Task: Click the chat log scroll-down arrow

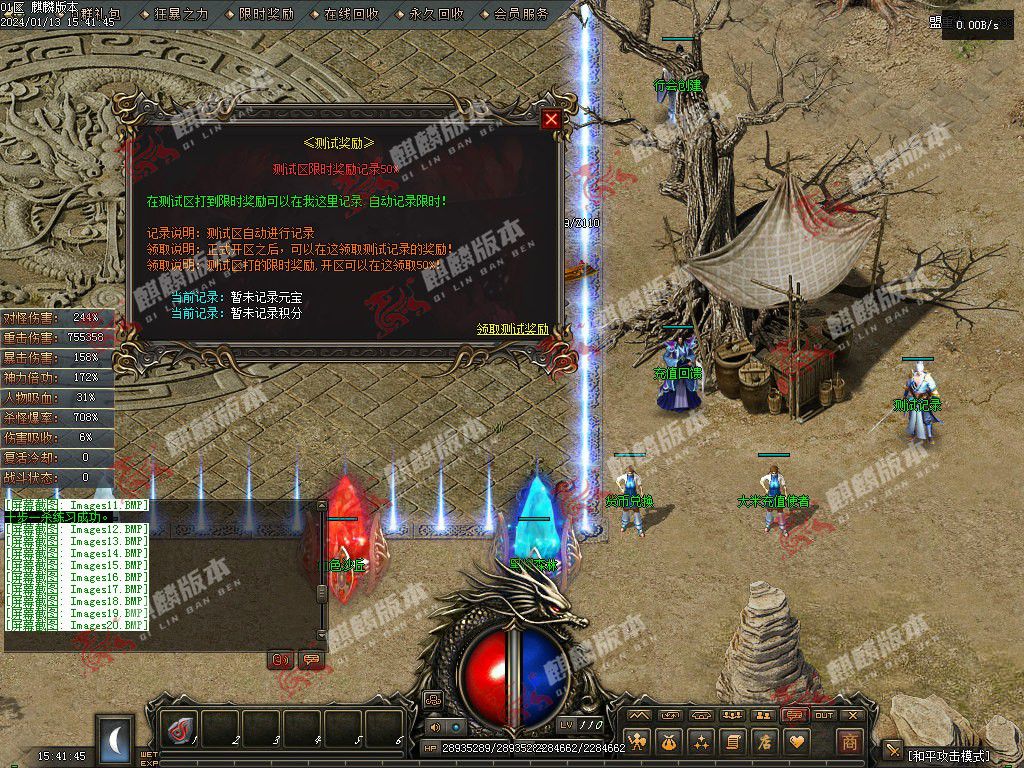Action: click(x=322, y=633)
